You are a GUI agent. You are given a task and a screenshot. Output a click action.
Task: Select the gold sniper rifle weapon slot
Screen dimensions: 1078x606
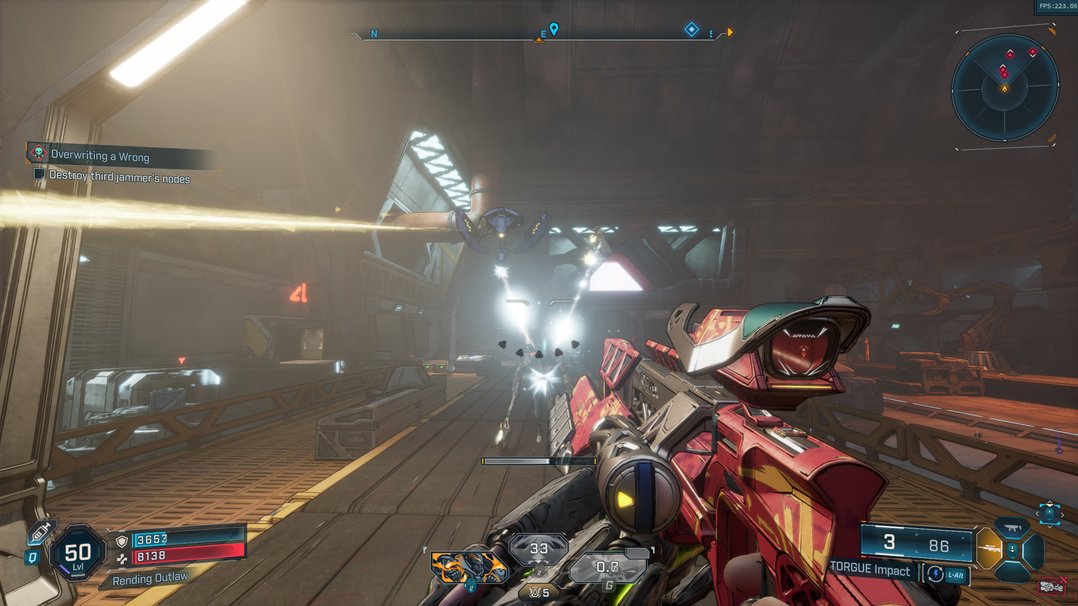[x=986, y=548]
